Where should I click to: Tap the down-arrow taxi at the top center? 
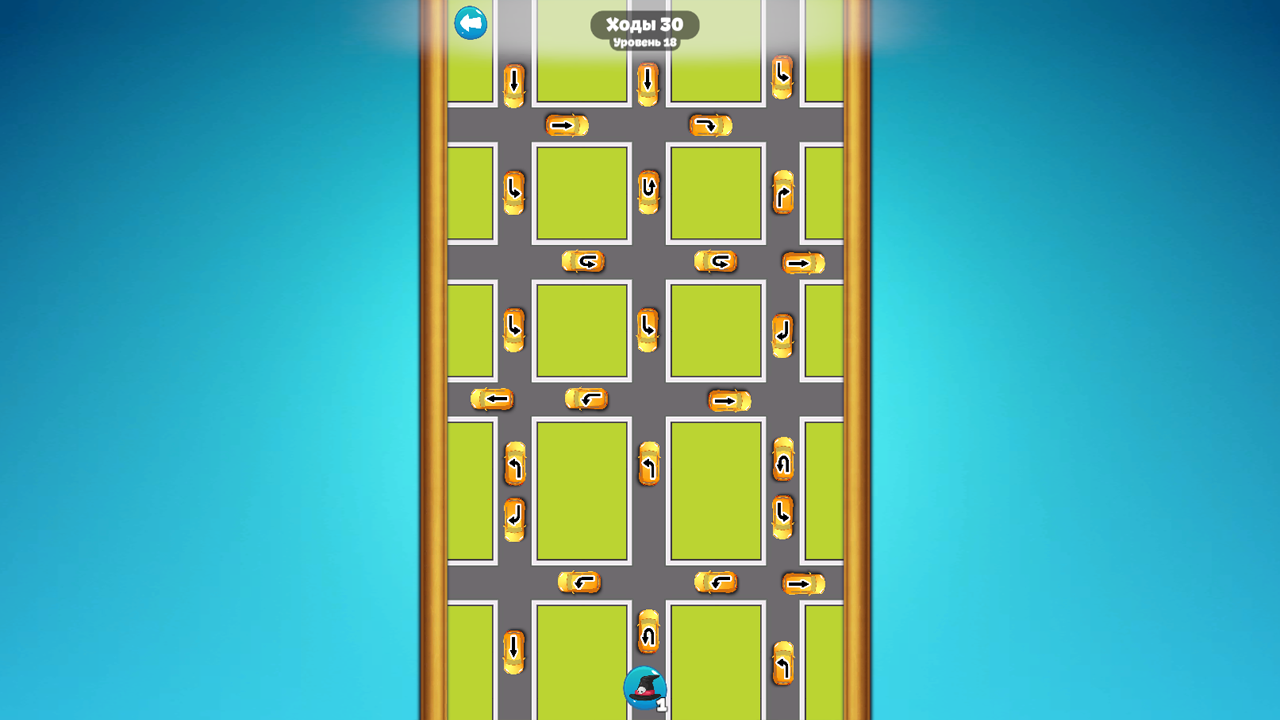click(647, 80)
